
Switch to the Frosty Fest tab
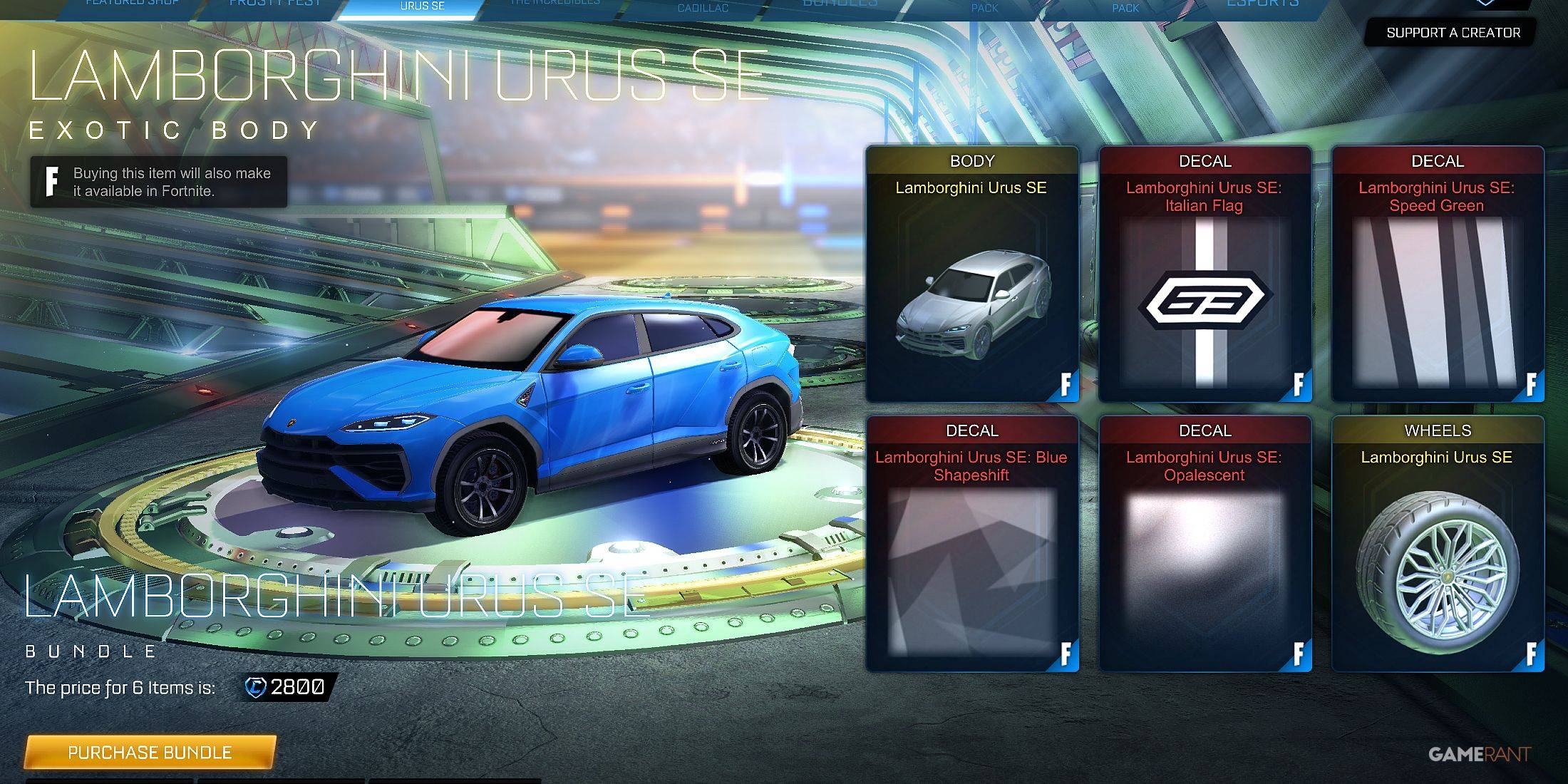(274, 3)
